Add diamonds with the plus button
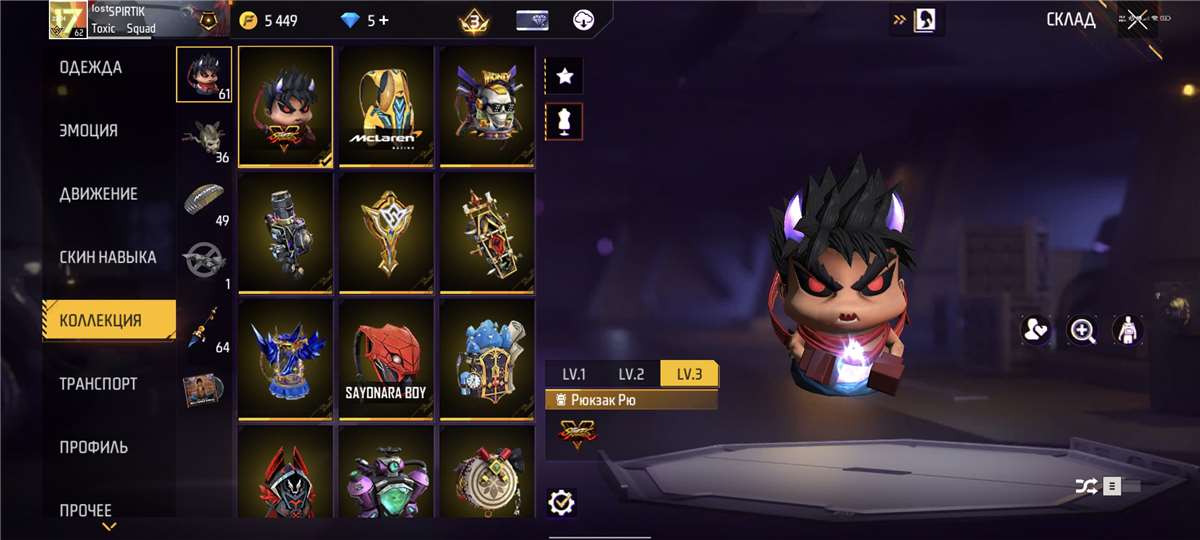This screenshot has height=540, width=1200. [384, 20]
